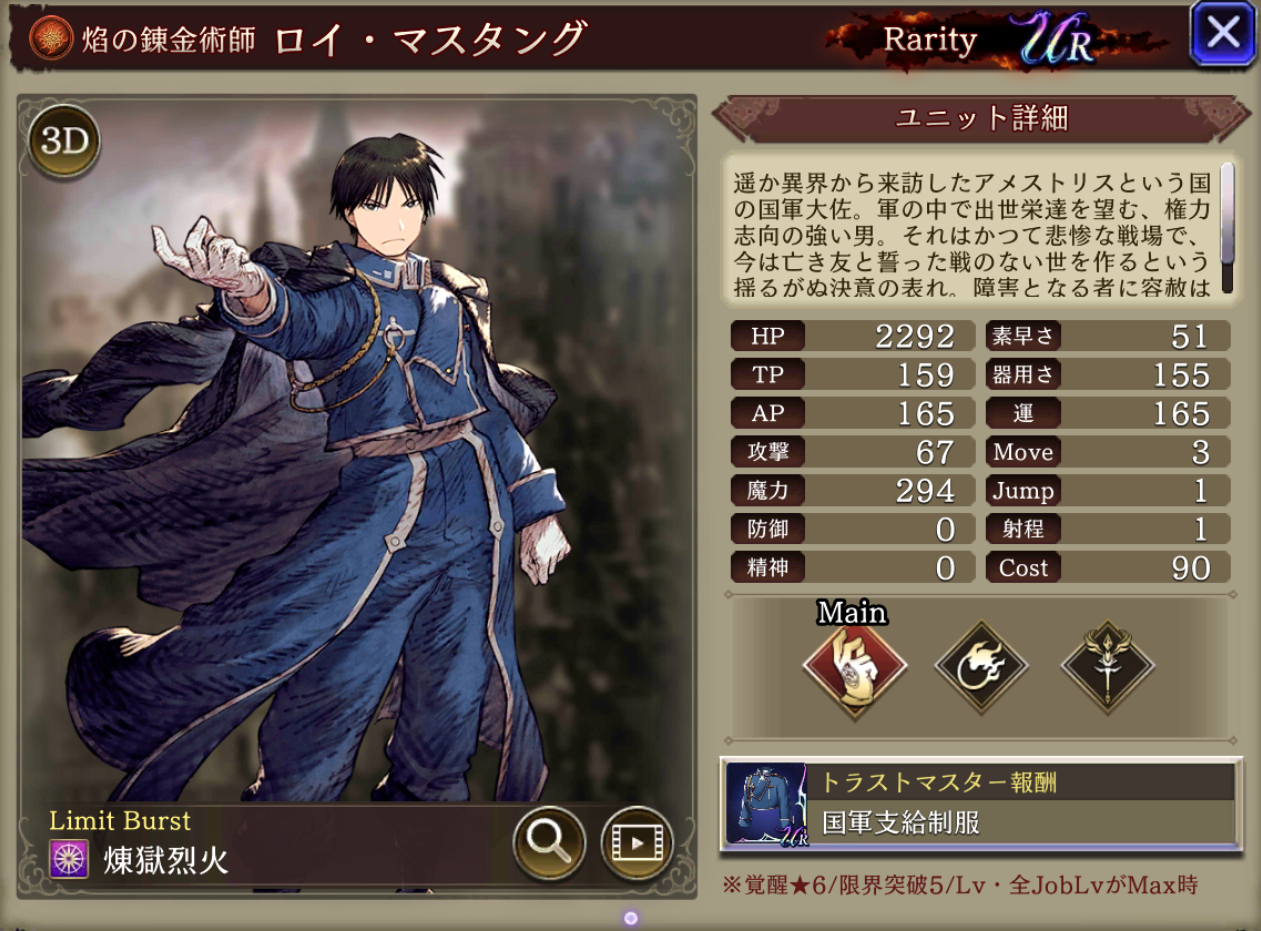Close the unit details window

pyautogui.click(x=1222, y=34)
